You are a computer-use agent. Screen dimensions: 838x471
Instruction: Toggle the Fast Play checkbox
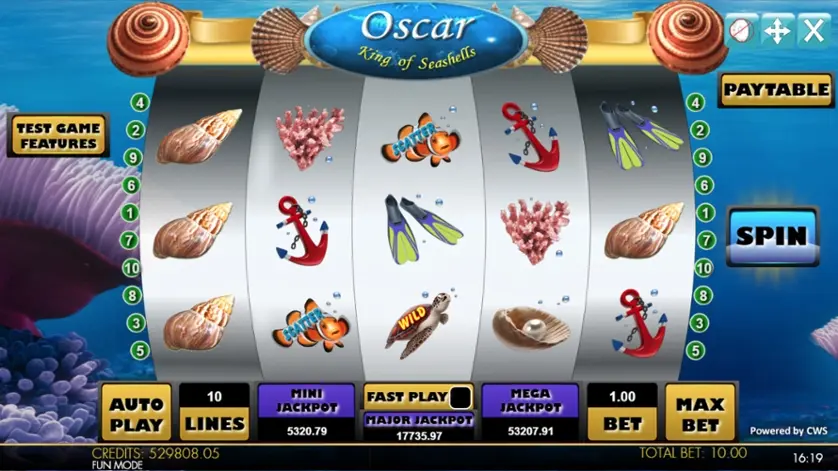[x=460, y=396]
